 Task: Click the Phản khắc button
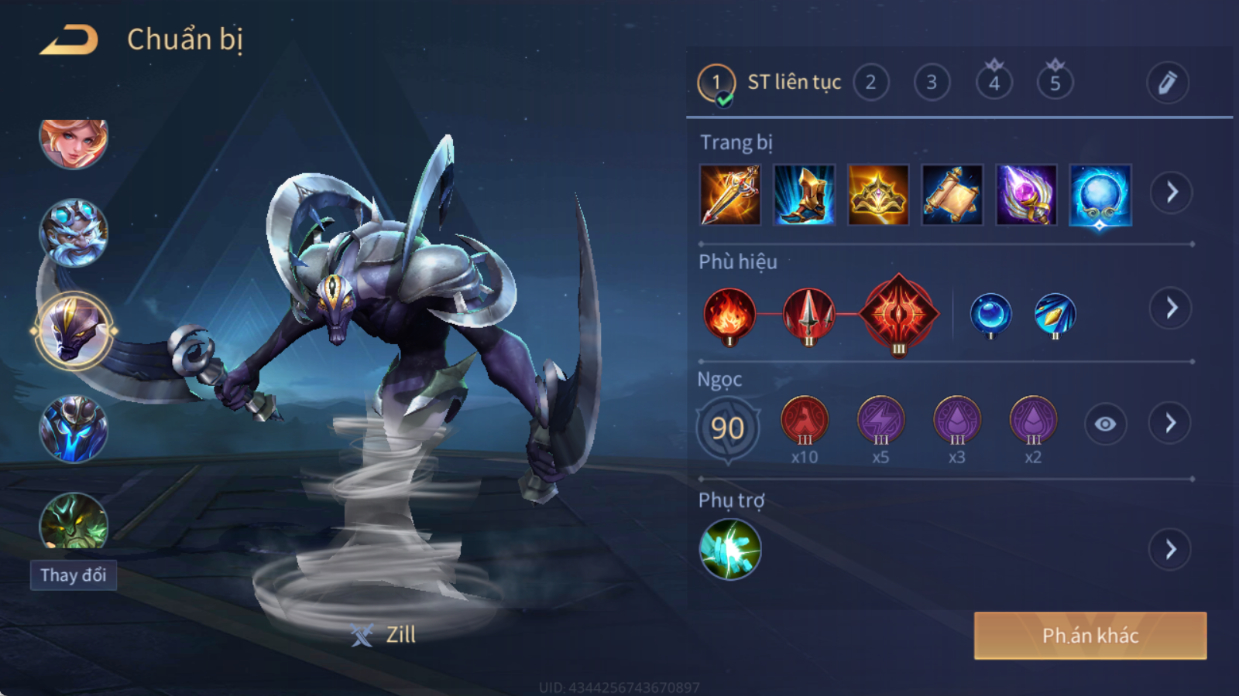pos(1090,636)
